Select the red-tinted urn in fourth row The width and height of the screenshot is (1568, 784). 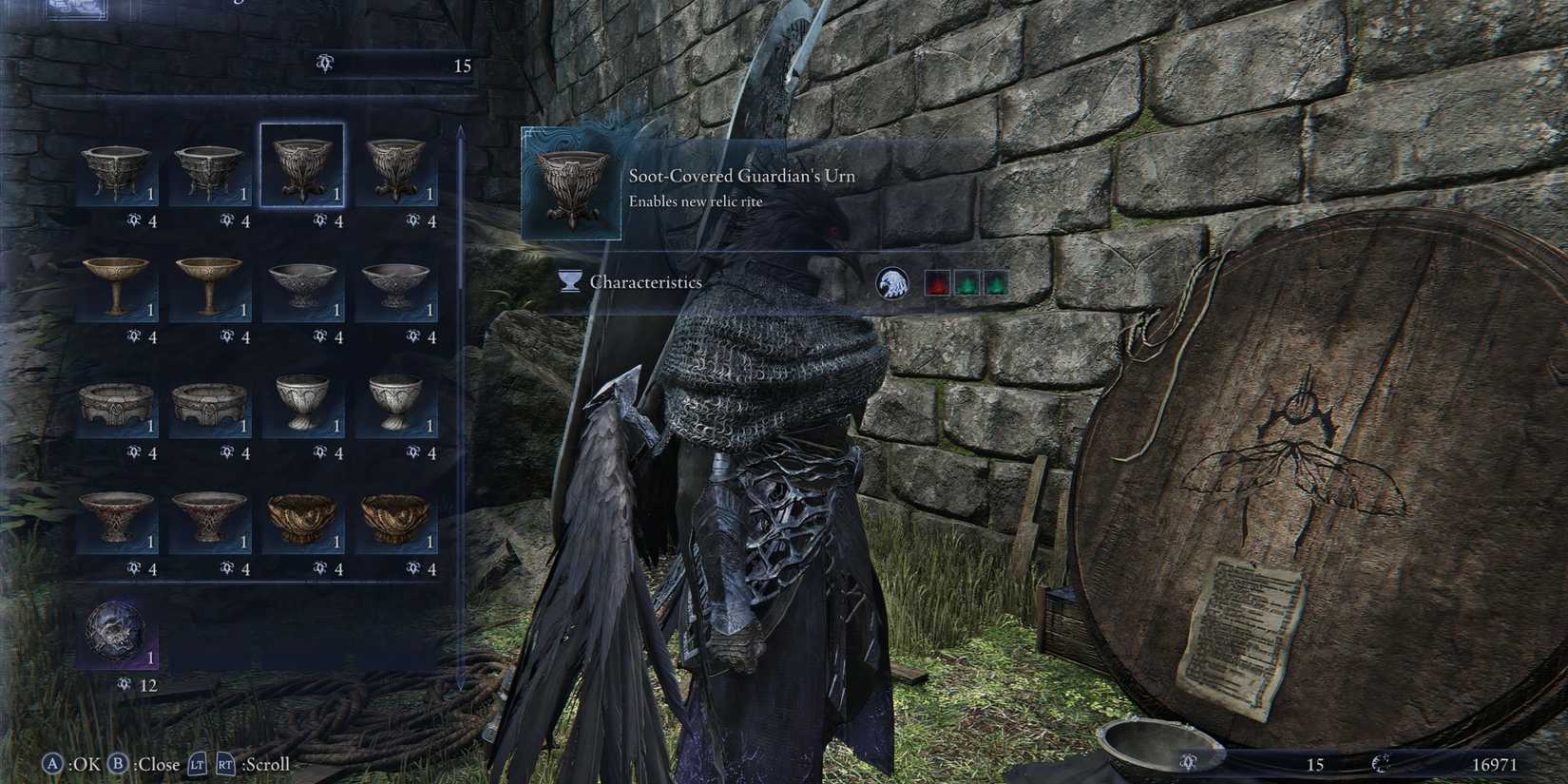click(116, 518)
